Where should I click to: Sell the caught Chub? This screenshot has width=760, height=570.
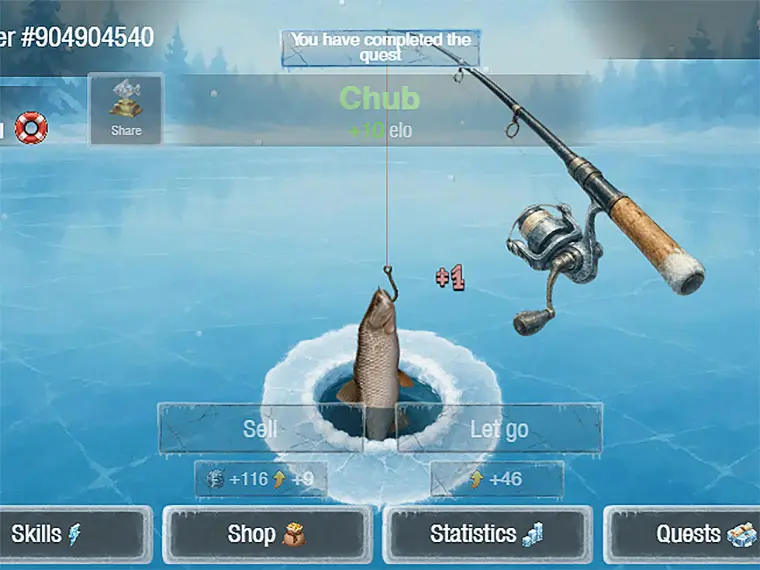point(260,429)
